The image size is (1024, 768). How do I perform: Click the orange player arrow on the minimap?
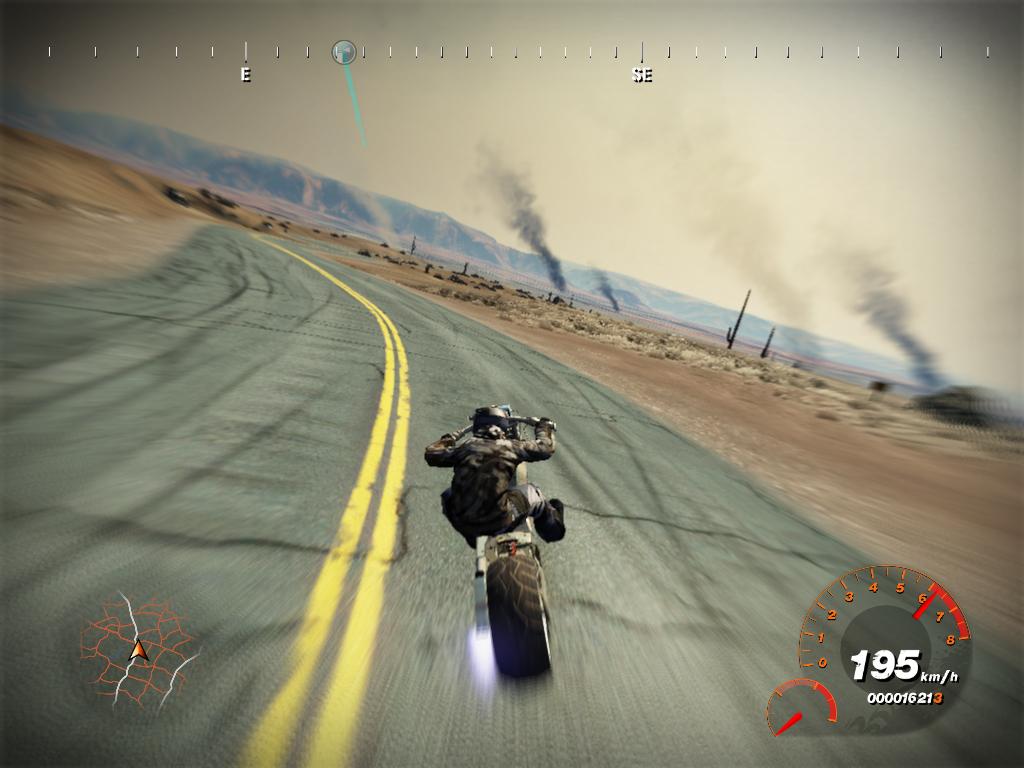(x=139, y=651)
